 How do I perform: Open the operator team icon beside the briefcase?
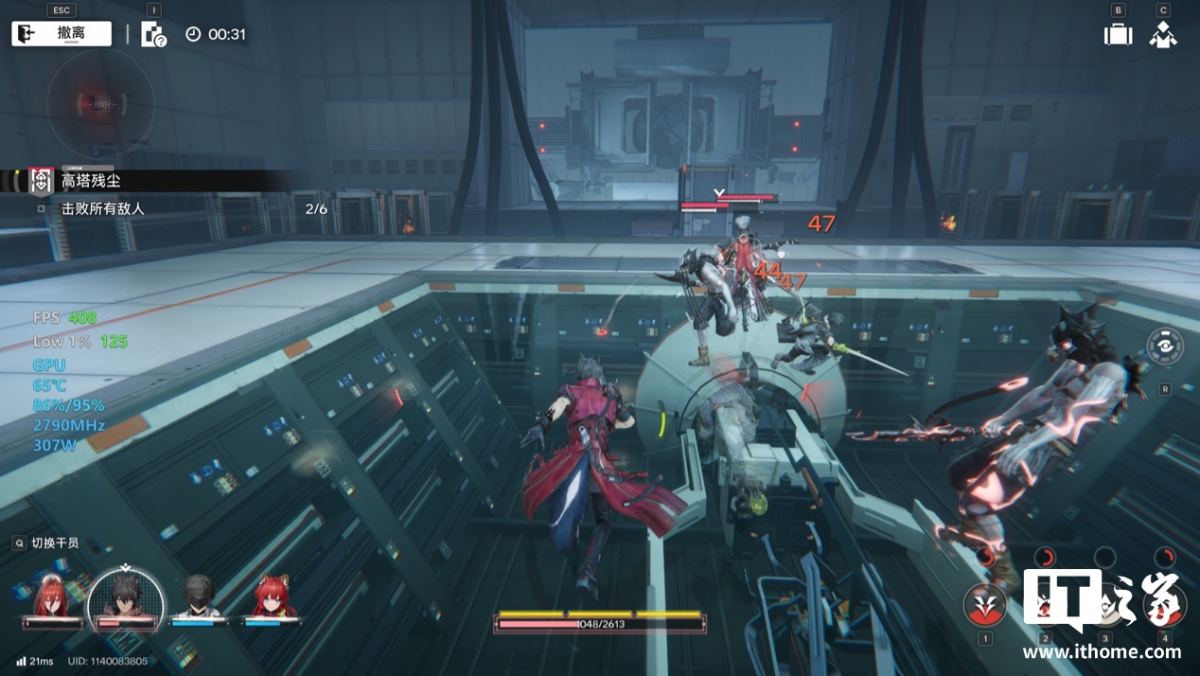click(x=1163, y=34)
